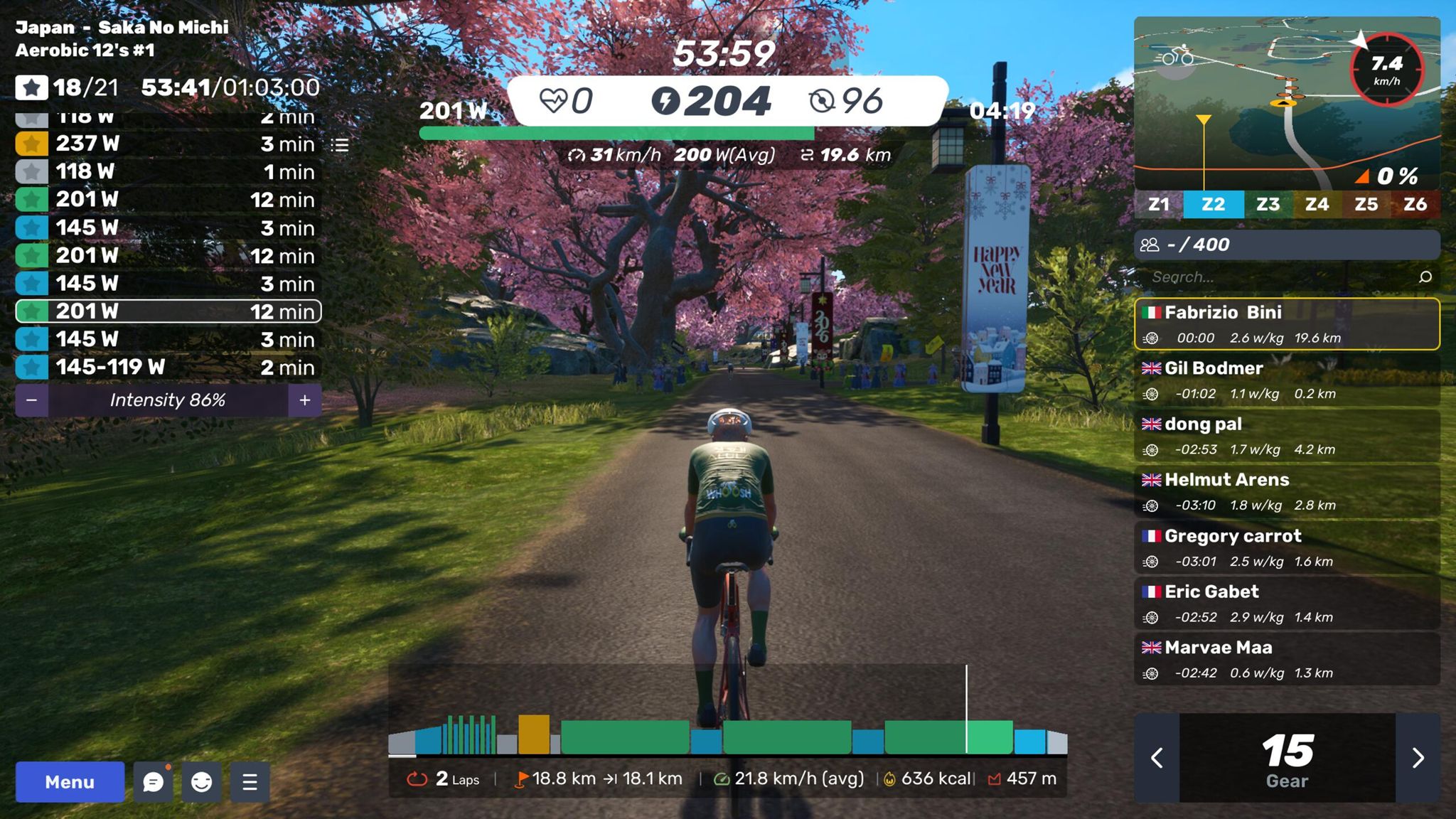Click the rider Search field
This screenshot has height=819, width=1456.
(1280, 277)
